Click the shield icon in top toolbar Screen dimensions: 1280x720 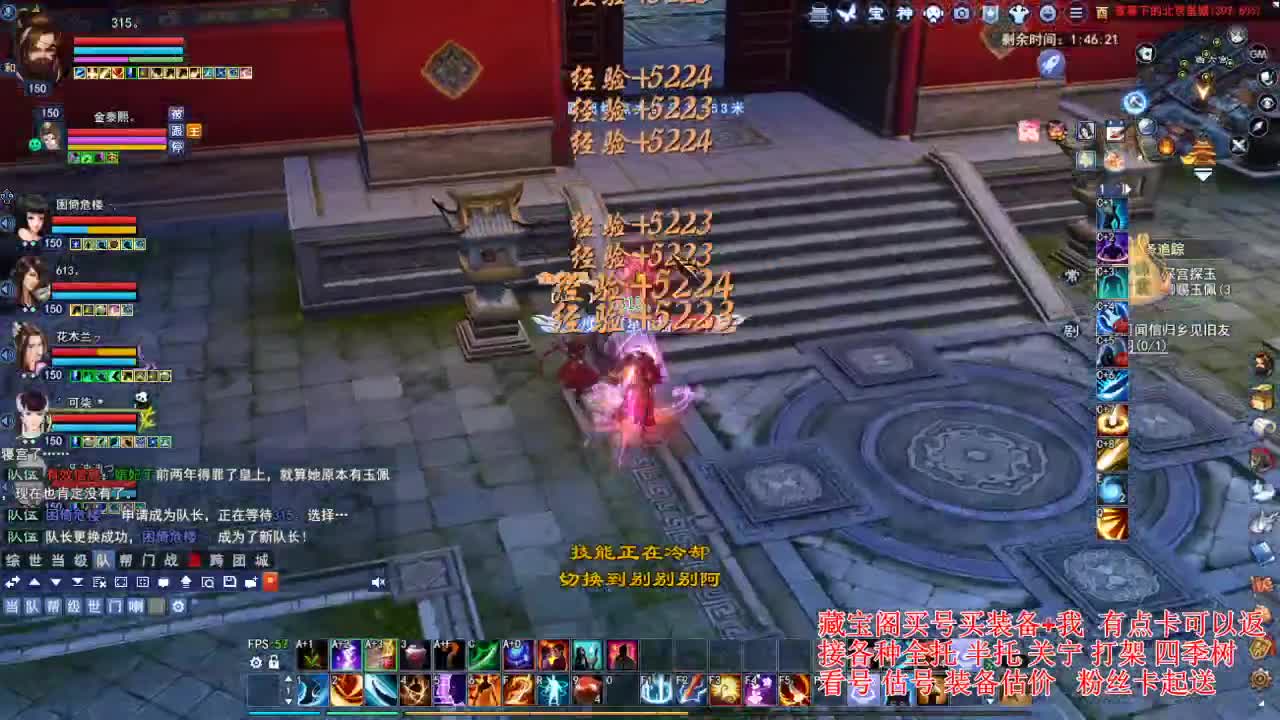click(x=990, y=13)
